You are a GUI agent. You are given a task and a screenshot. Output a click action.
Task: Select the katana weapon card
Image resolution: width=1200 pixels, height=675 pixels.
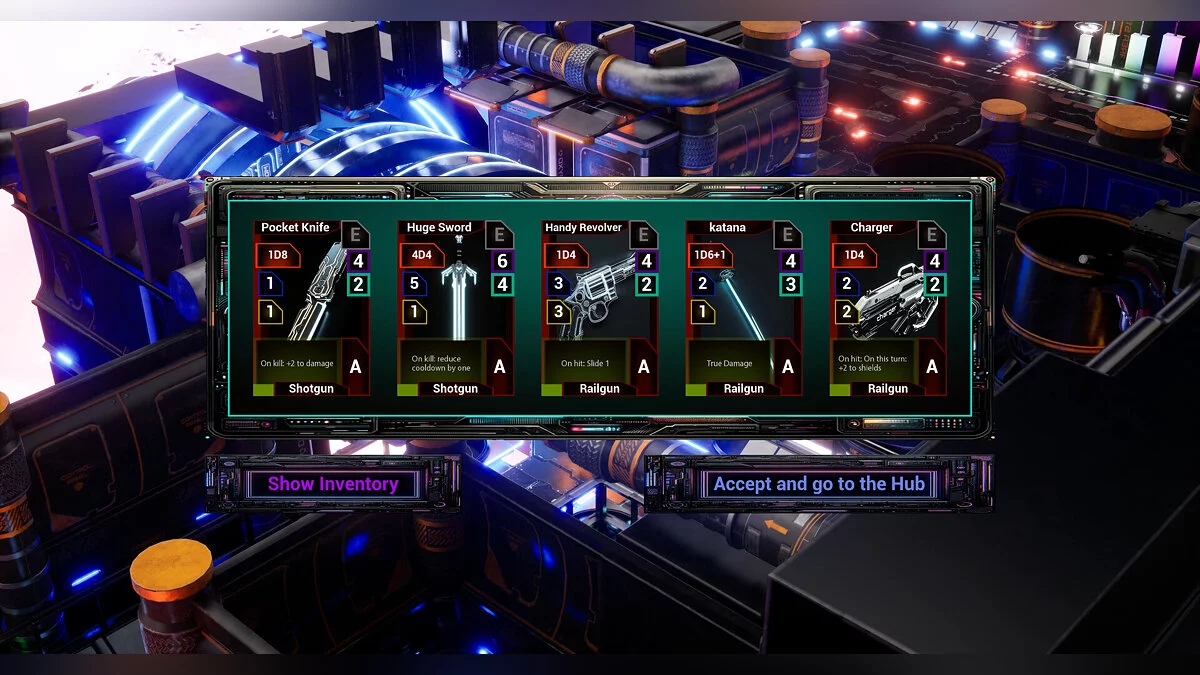[743, 308]
